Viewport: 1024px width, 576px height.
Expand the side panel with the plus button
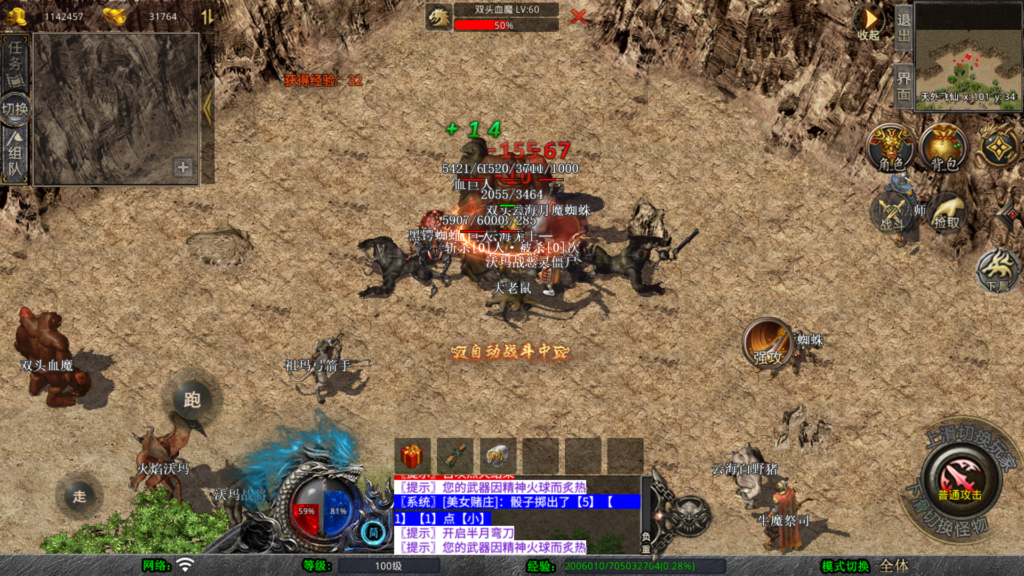pos(183,167)
